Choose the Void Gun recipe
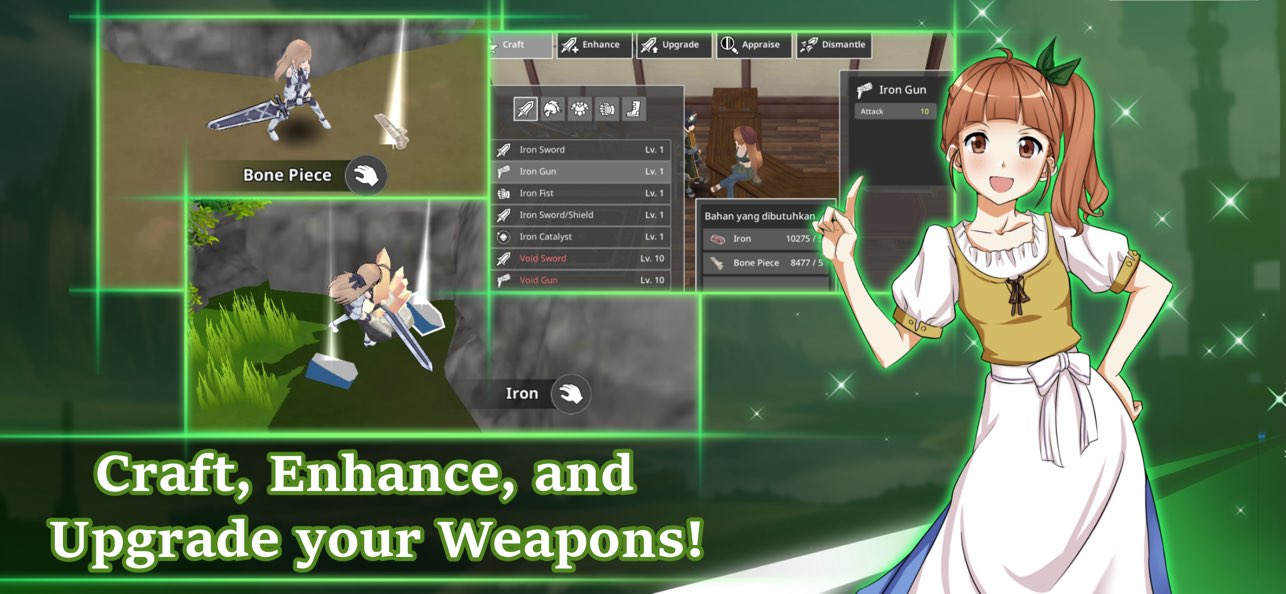The height and width of the screenshot is (594, 1286). (x=581, y=280)
